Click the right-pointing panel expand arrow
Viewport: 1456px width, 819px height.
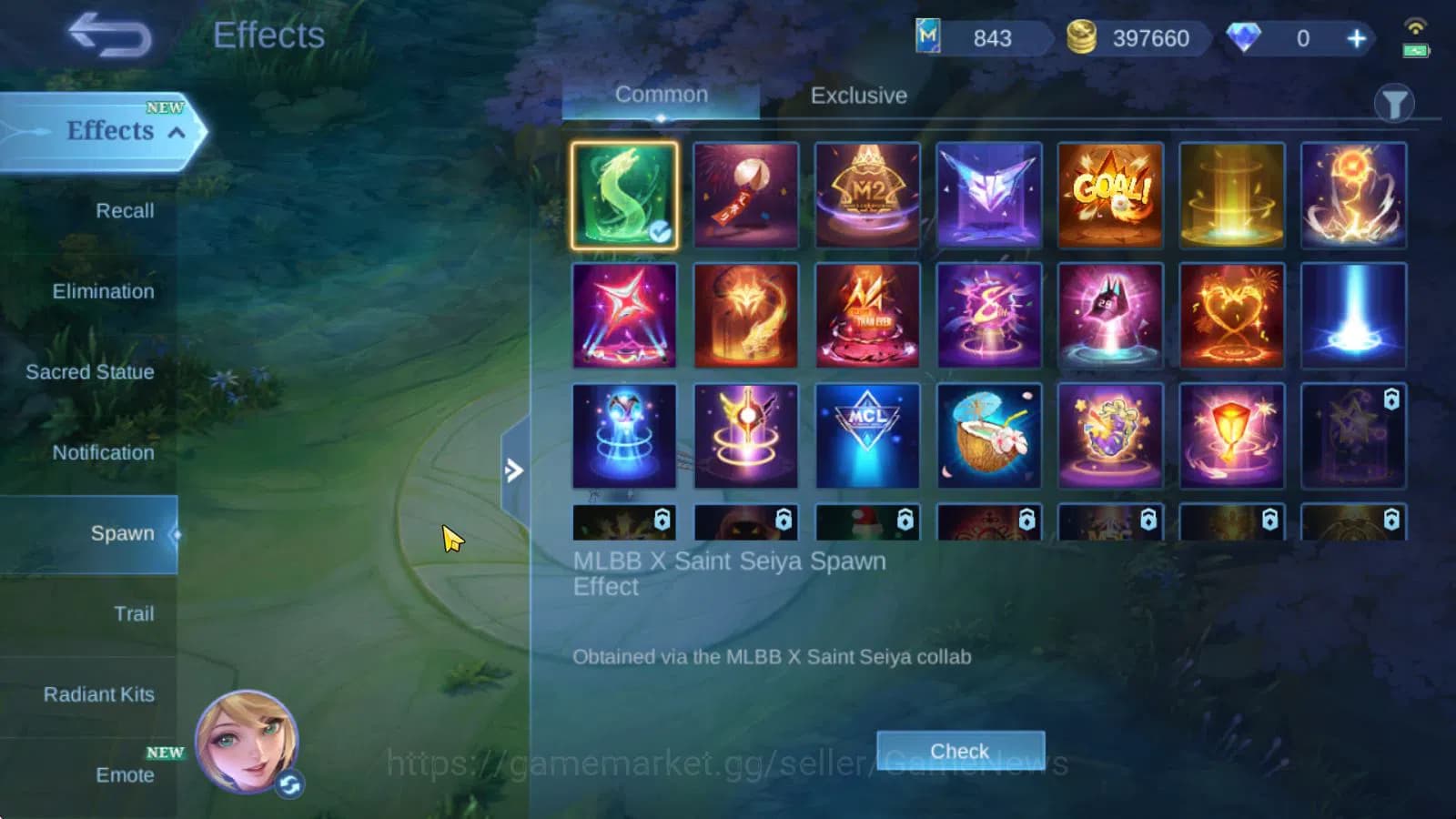click(515, 471)
